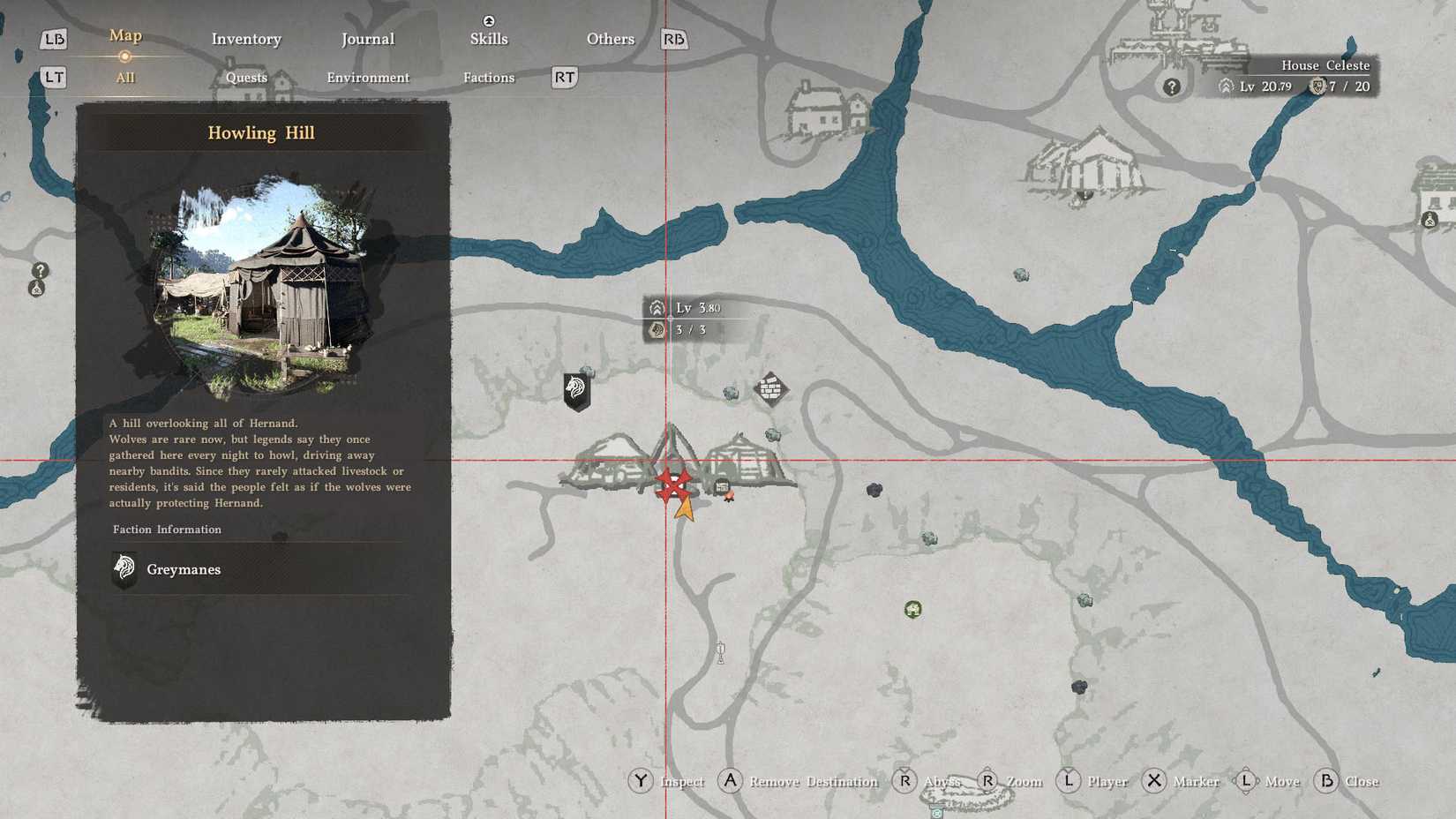Screen dimensions: 1456x819
Task: Close the map via the B prompt
Action: point(1327,781)
